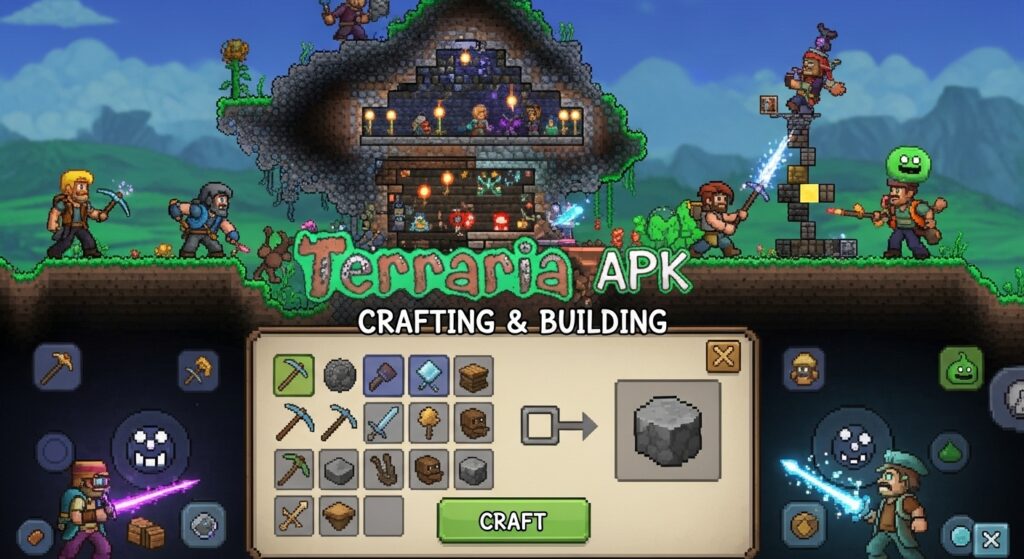The width and height of the screenshot is (1024, 559).
Task: Tap the small green slime drop button
Action: (949, 451)
